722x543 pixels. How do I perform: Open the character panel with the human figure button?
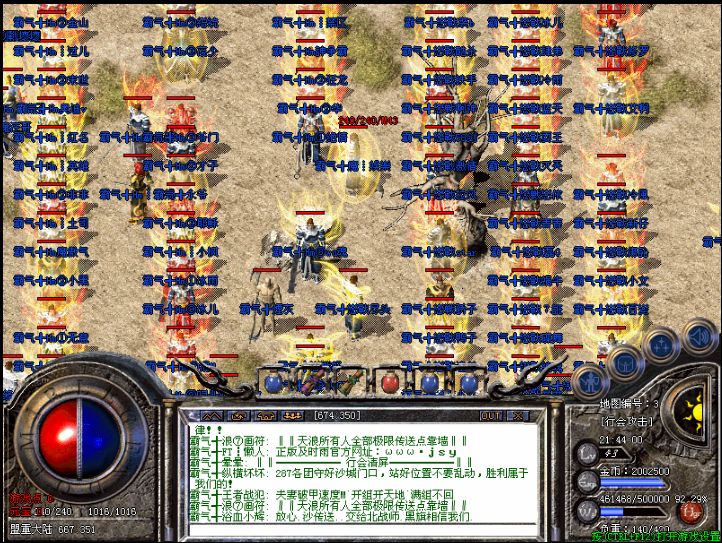pyautogui.click(x=590, y=381)
